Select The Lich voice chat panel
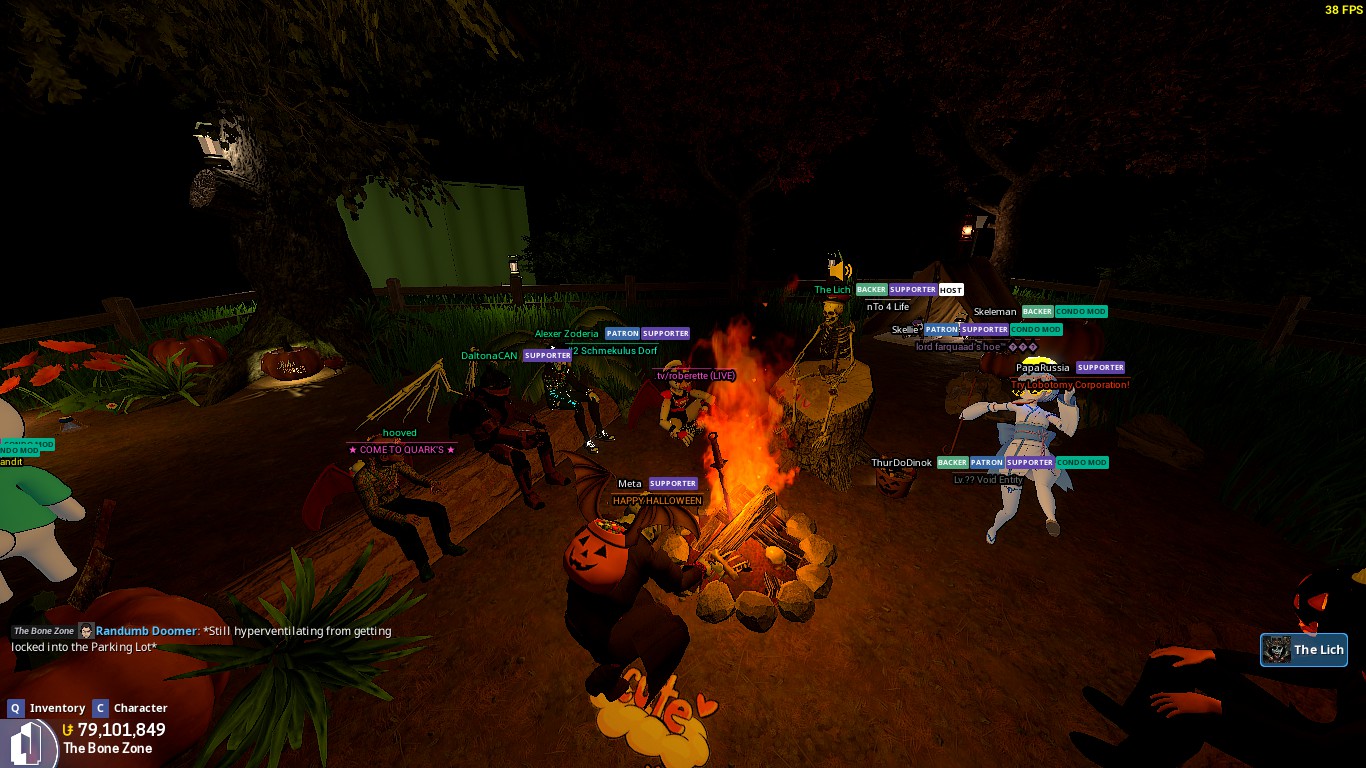The image size is (1366, 768). tap(1304, 650)
